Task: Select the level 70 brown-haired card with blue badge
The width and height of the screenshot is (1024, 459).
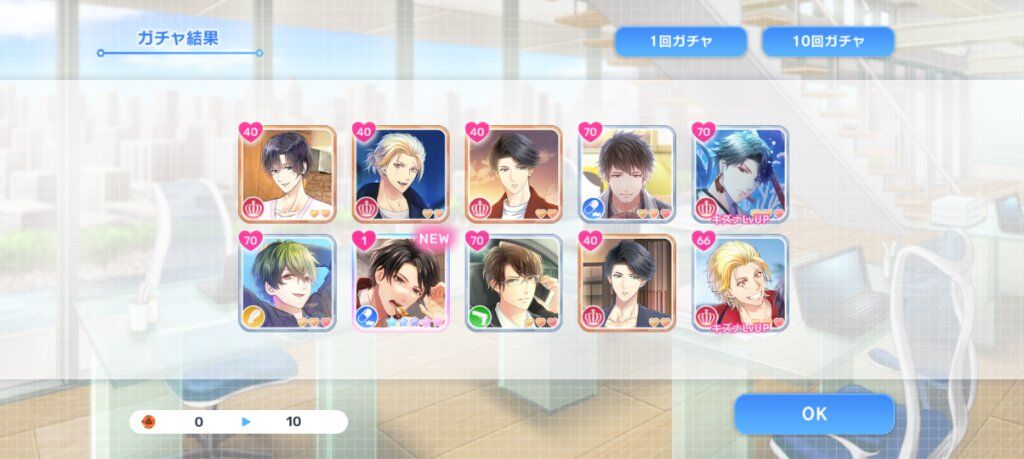Action: [x=627, y=174]
